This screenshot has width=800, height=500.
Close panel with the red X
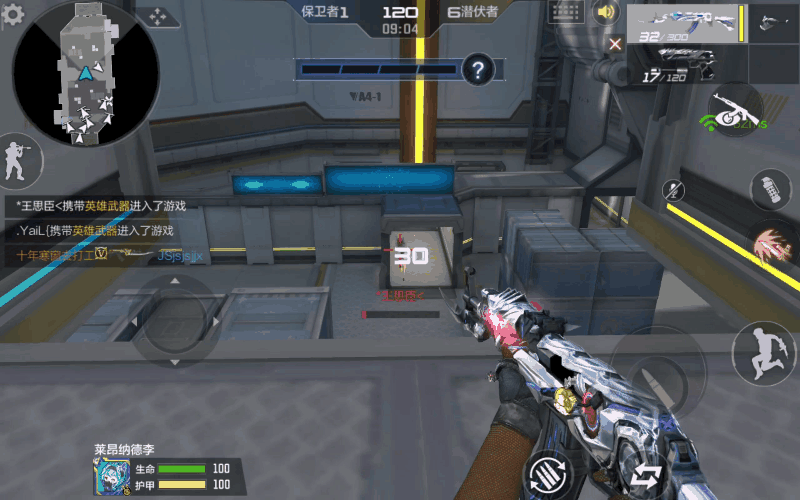(x=615, y=43)
